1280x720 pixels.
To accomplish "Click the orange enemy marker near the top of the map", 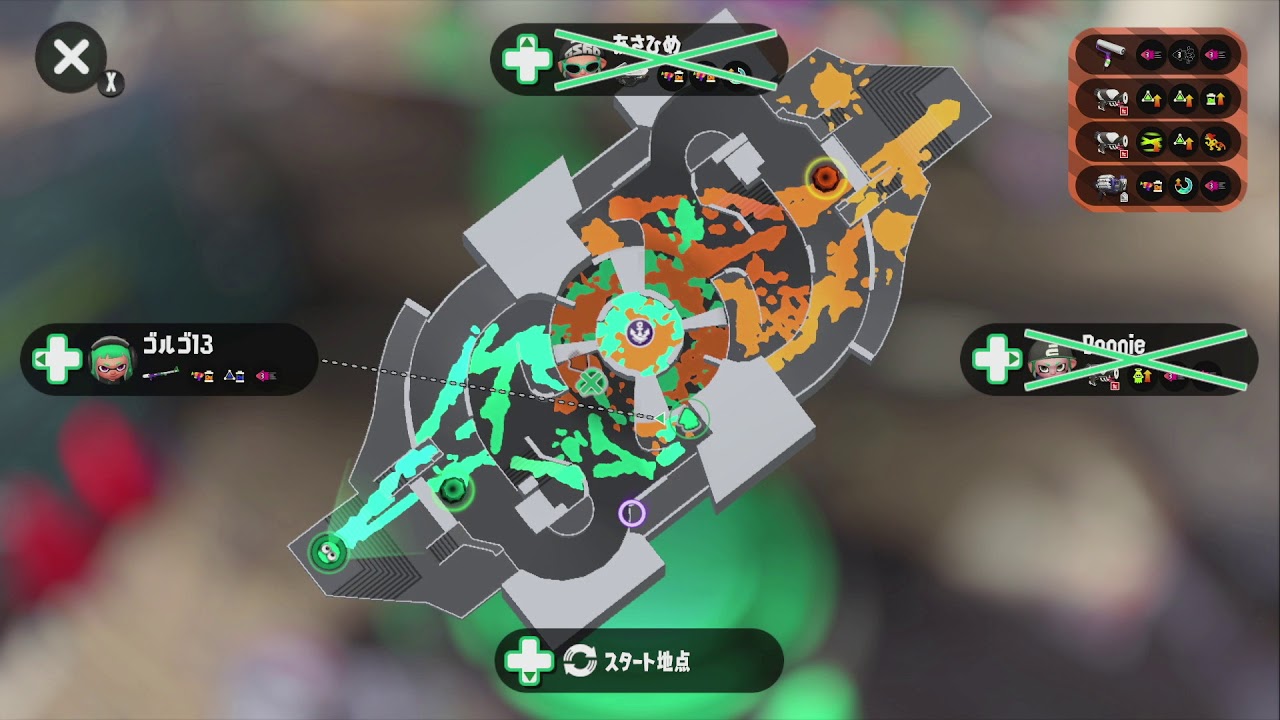I will point(826,178).
